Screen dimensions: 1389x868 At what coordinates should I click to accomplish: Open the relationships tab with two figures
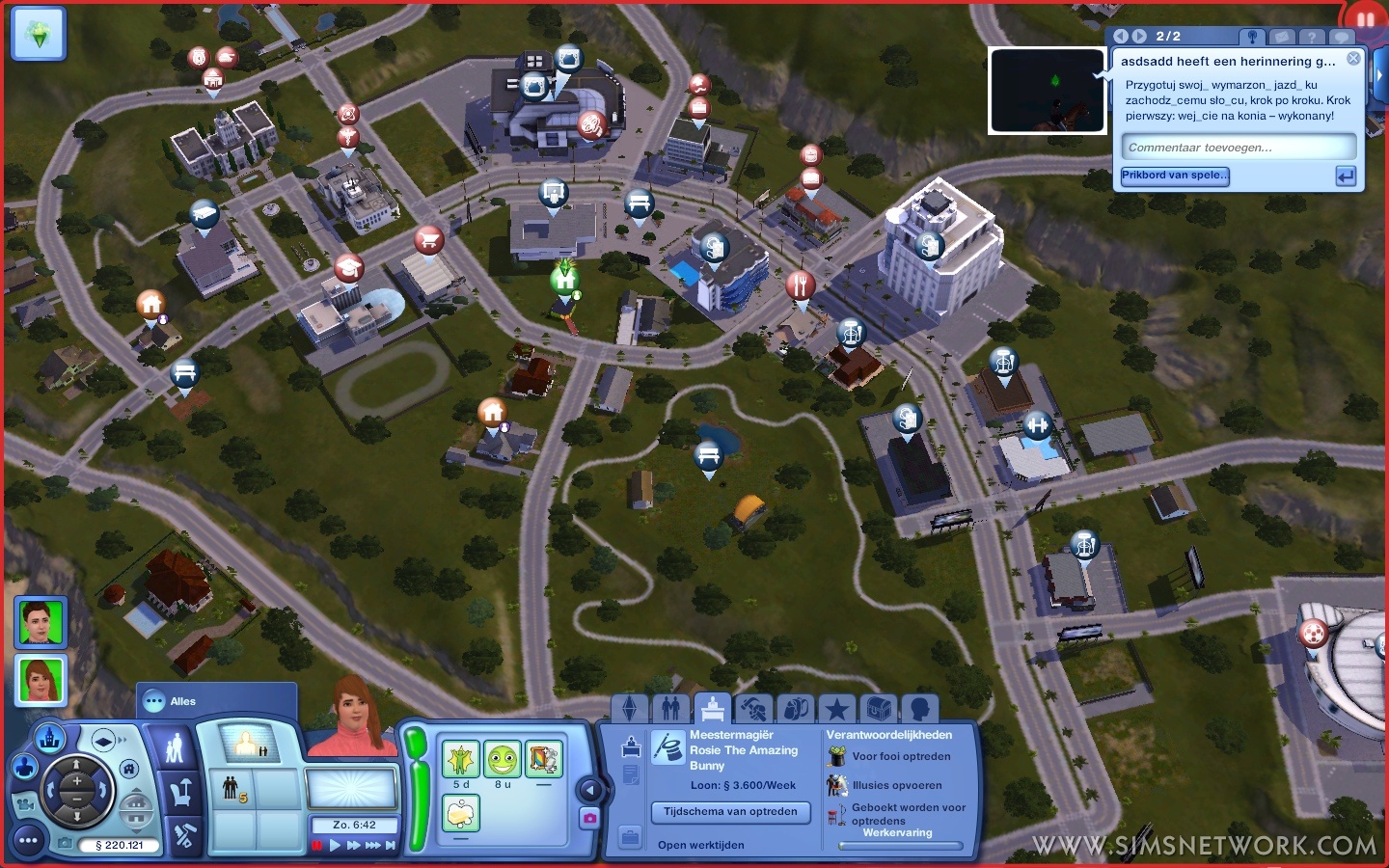pyautogui.click(x=671, y=709)
